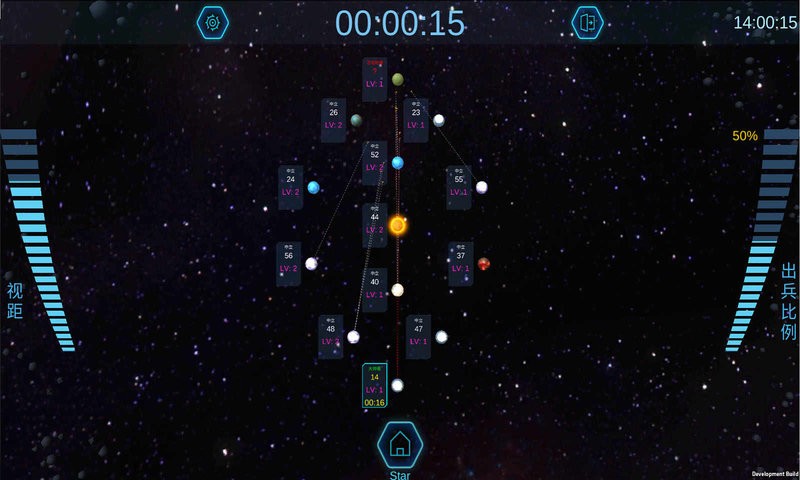Select the planet card with 52 troops

375,161
